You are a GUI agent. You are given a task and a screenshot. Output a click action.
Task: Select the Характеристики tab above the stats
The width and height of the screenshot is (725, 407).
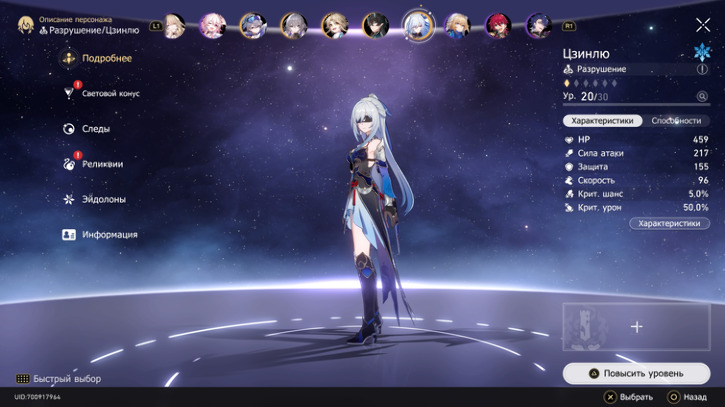pos(602,120)
